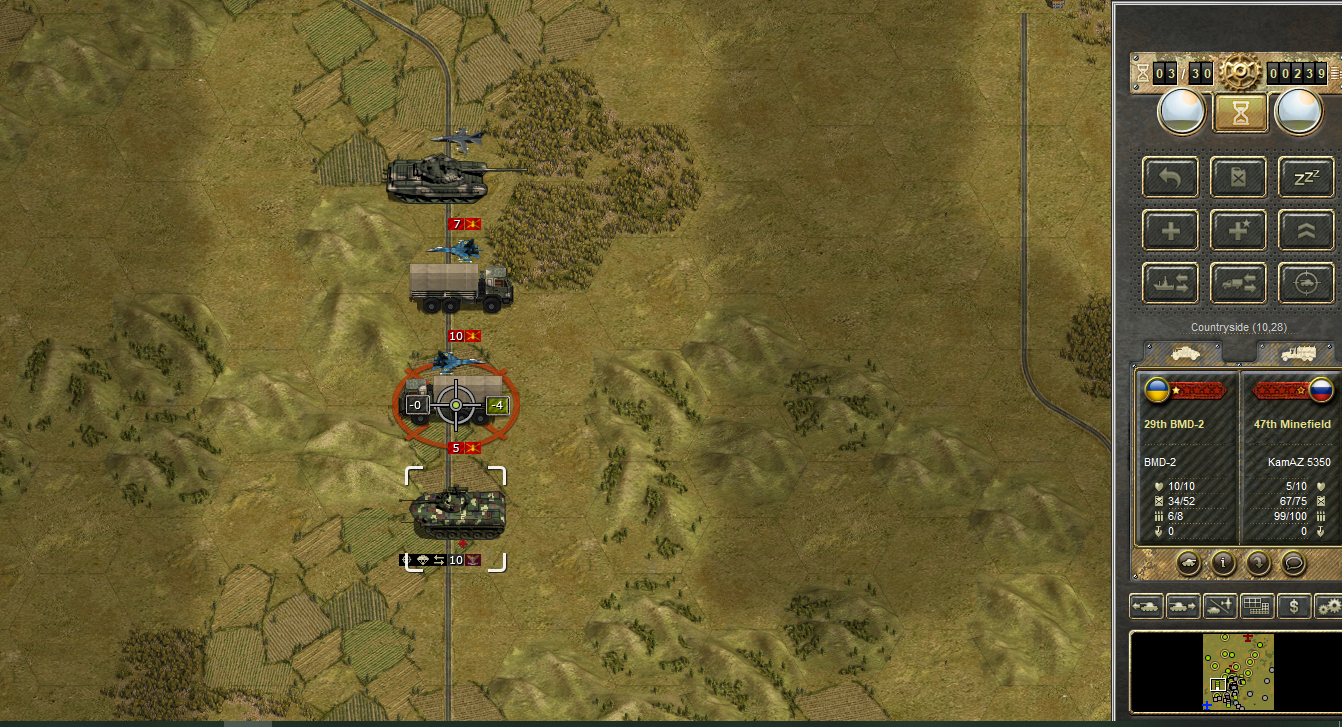Open unit info with the 'i' button
Image resolution: width=1342 pixels, height=727 pixels.
pos(1223,563)
